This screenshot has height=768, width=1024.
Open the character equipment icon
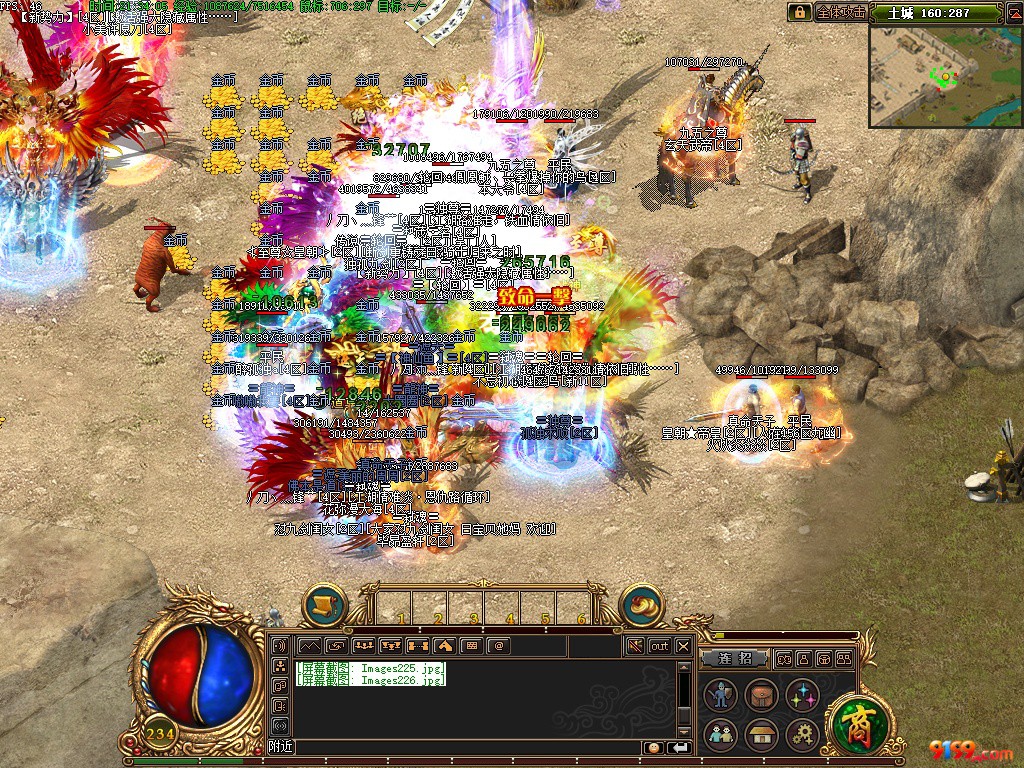[720, 696]
